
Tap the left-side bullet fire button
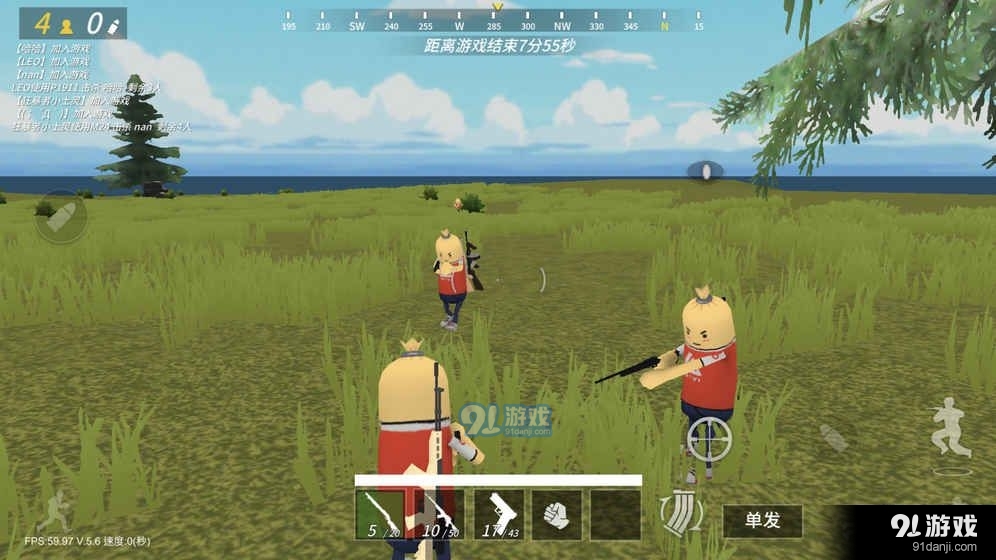tap(61, 216)
